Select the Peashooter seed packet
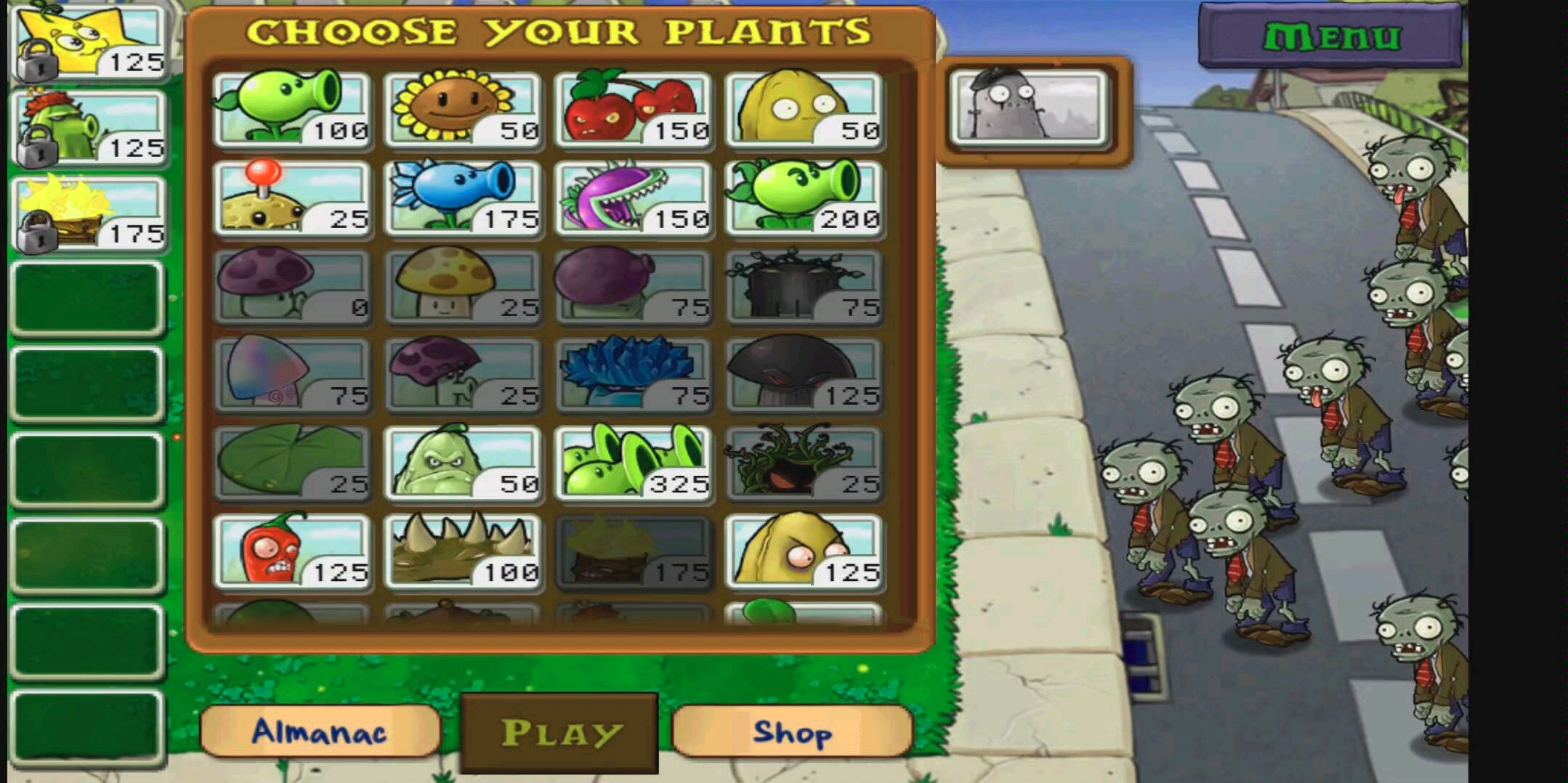Image resolution: width=1568 pixels, height=783 pixels. pyautogui.click(x=294, y=109)
